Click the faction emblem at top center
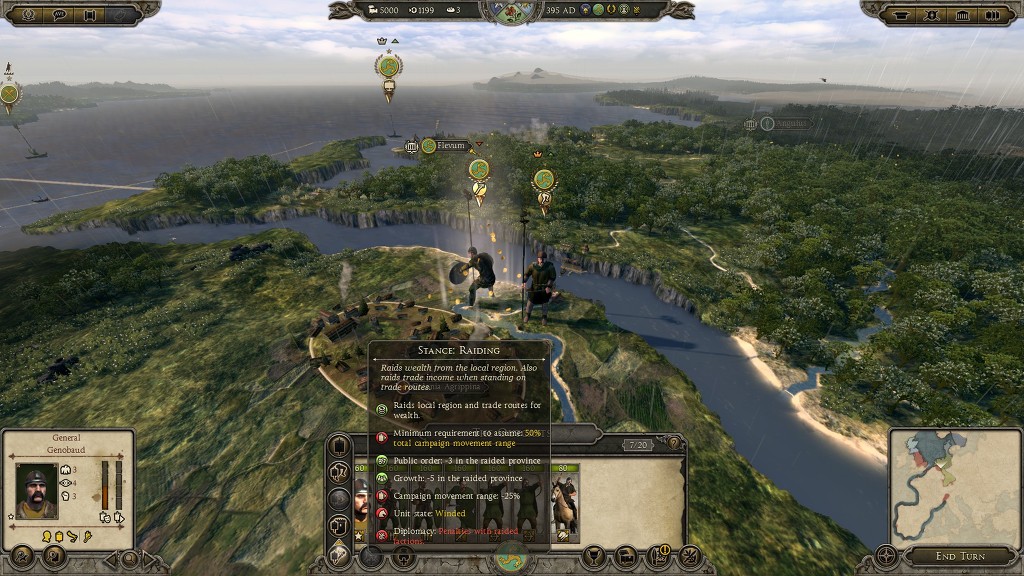Image resolution: width=1024 pixels, height=576 pixels. 511,11
